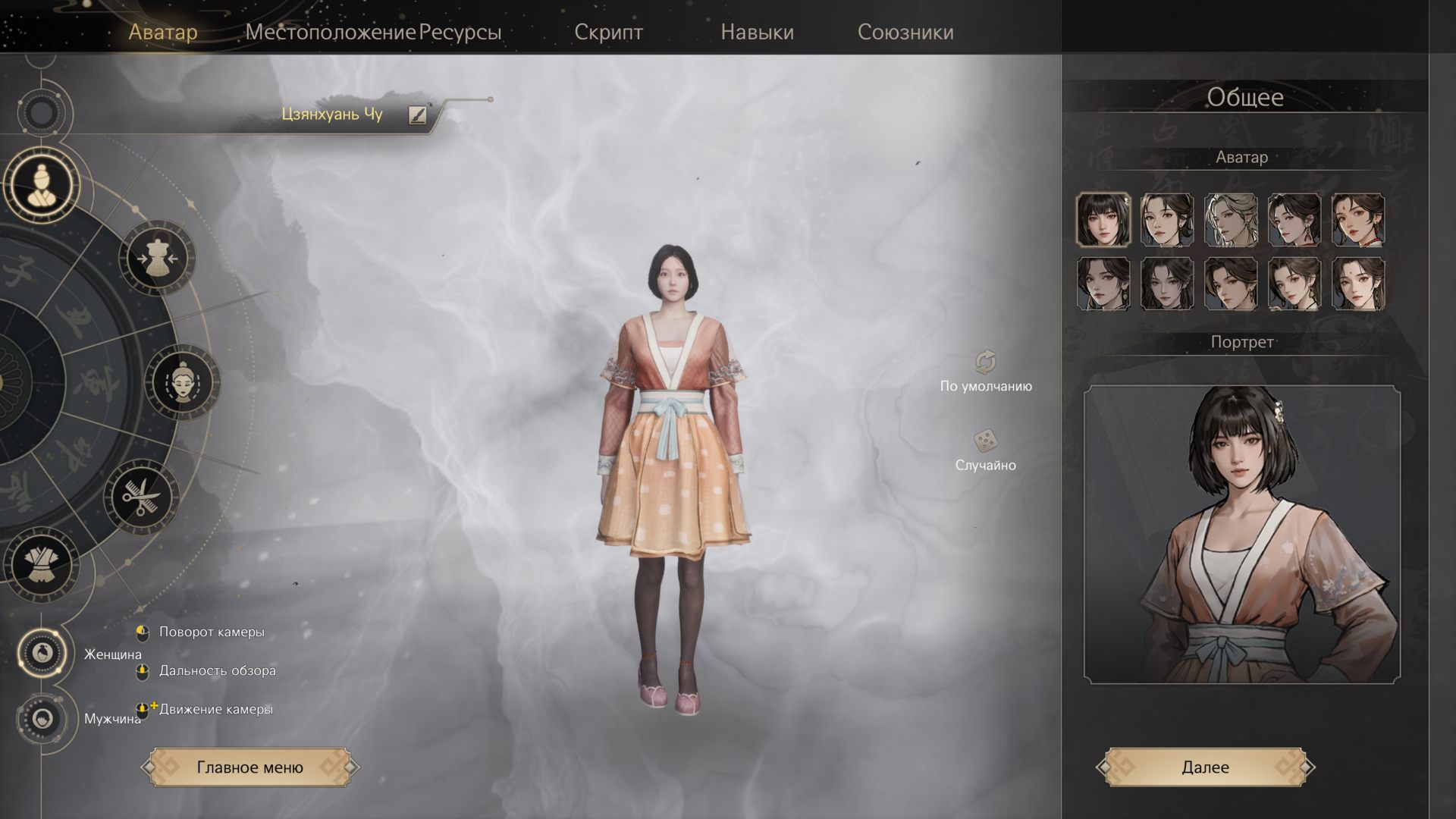Open the body shape category
This screenshot has height=819, width=1456.
click(x=158, y=258)
